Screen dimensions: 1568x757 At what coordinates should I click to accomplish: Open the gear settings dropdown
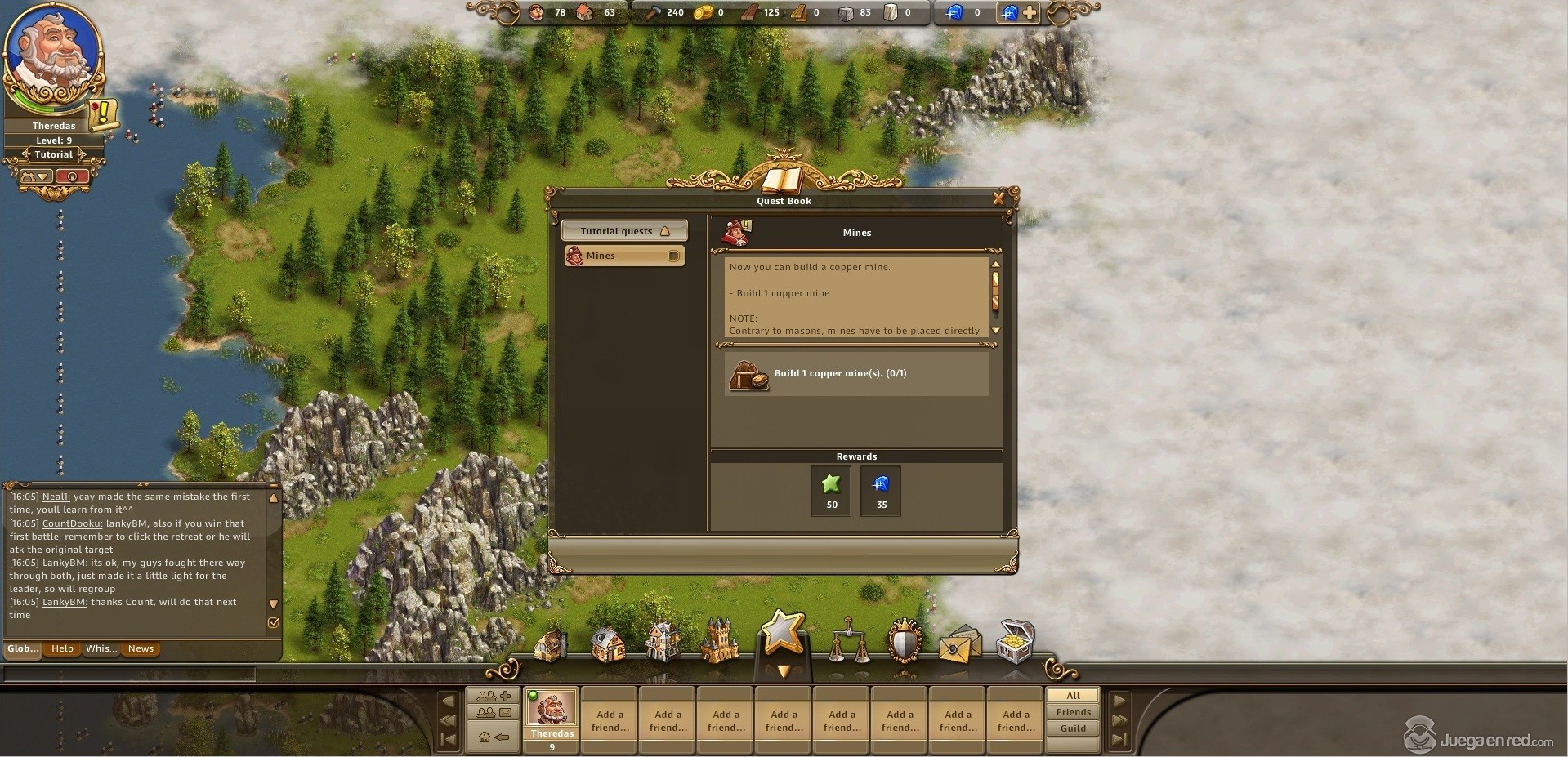point(36,176)
